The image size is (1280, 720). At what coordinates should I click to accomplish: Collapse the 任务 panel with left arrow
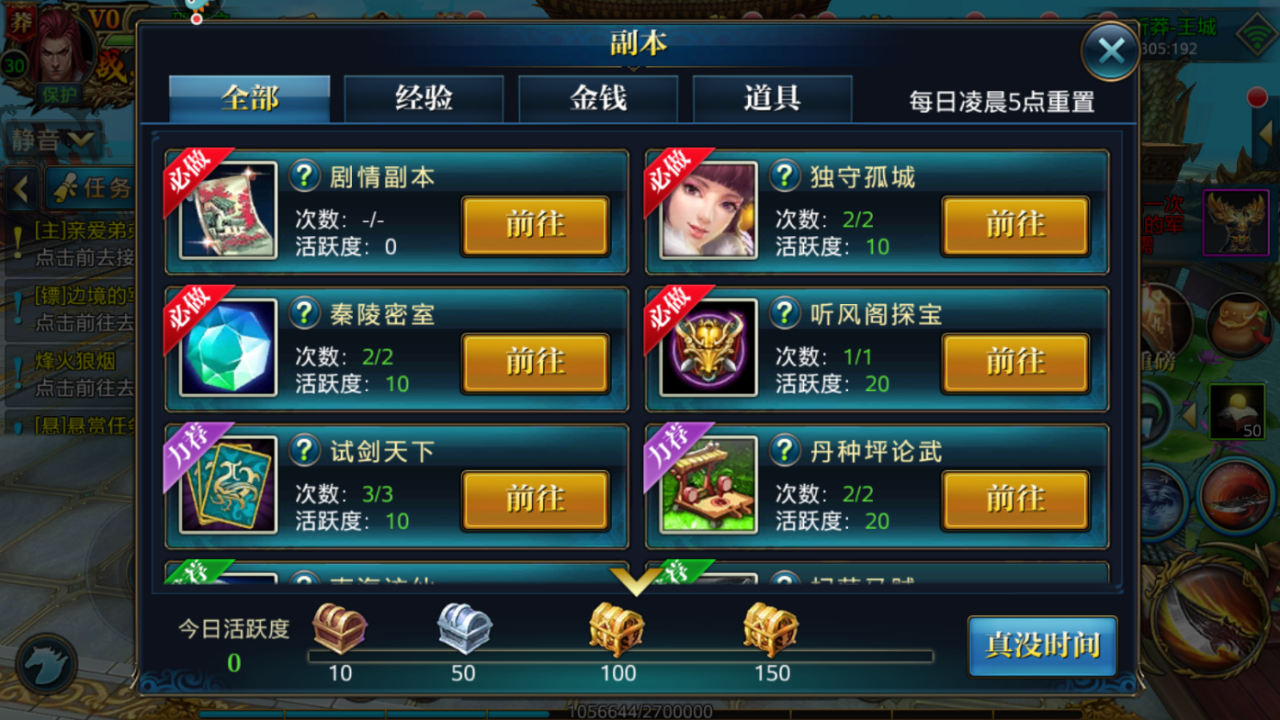[x=20, y=190]
